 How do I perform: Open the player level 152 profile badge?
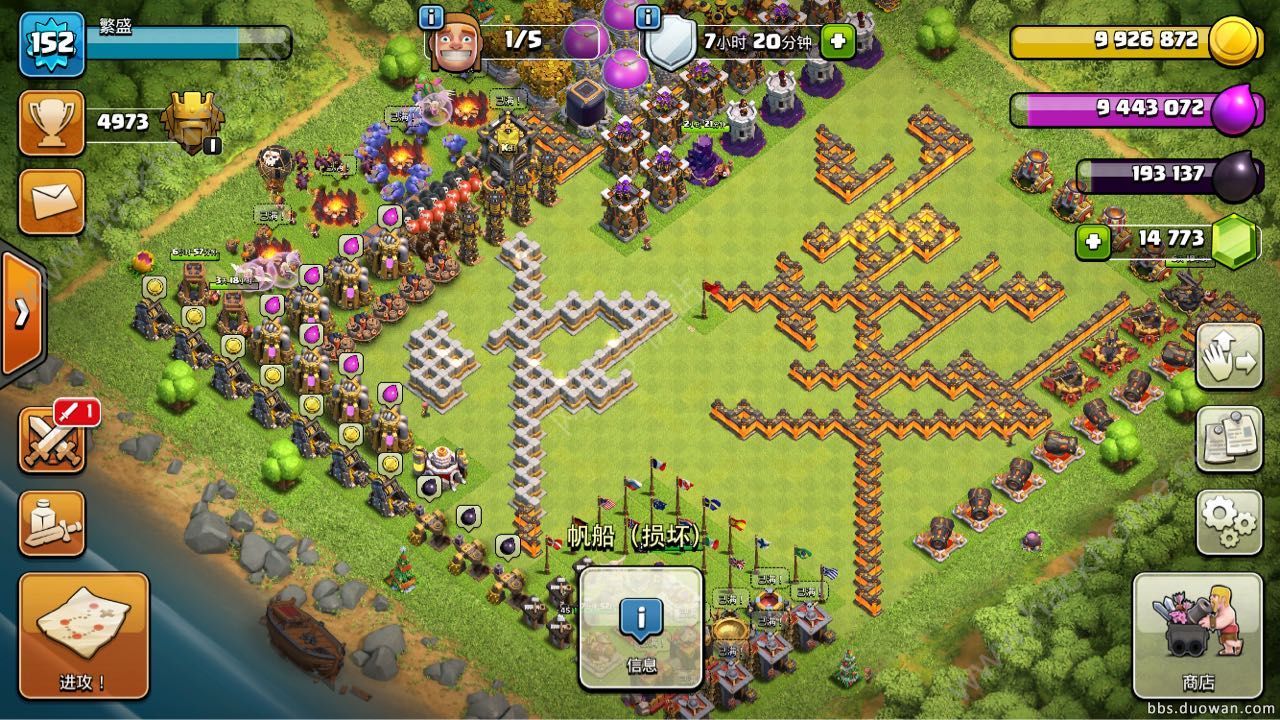pyautogui.click(x=51, y=44)
